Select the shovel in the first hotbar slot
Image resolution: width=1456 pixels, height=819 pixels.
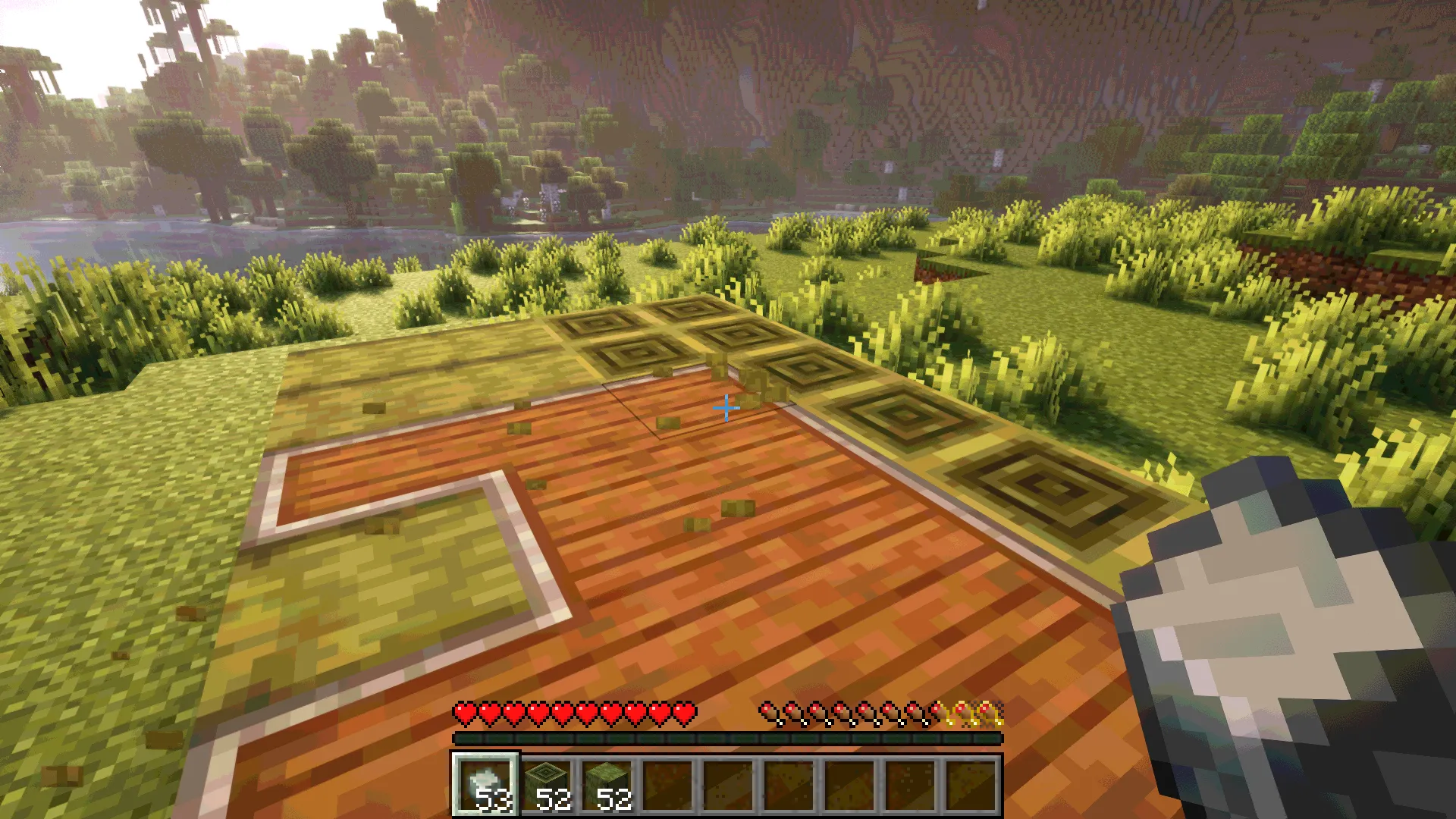(x=486, y=785)
